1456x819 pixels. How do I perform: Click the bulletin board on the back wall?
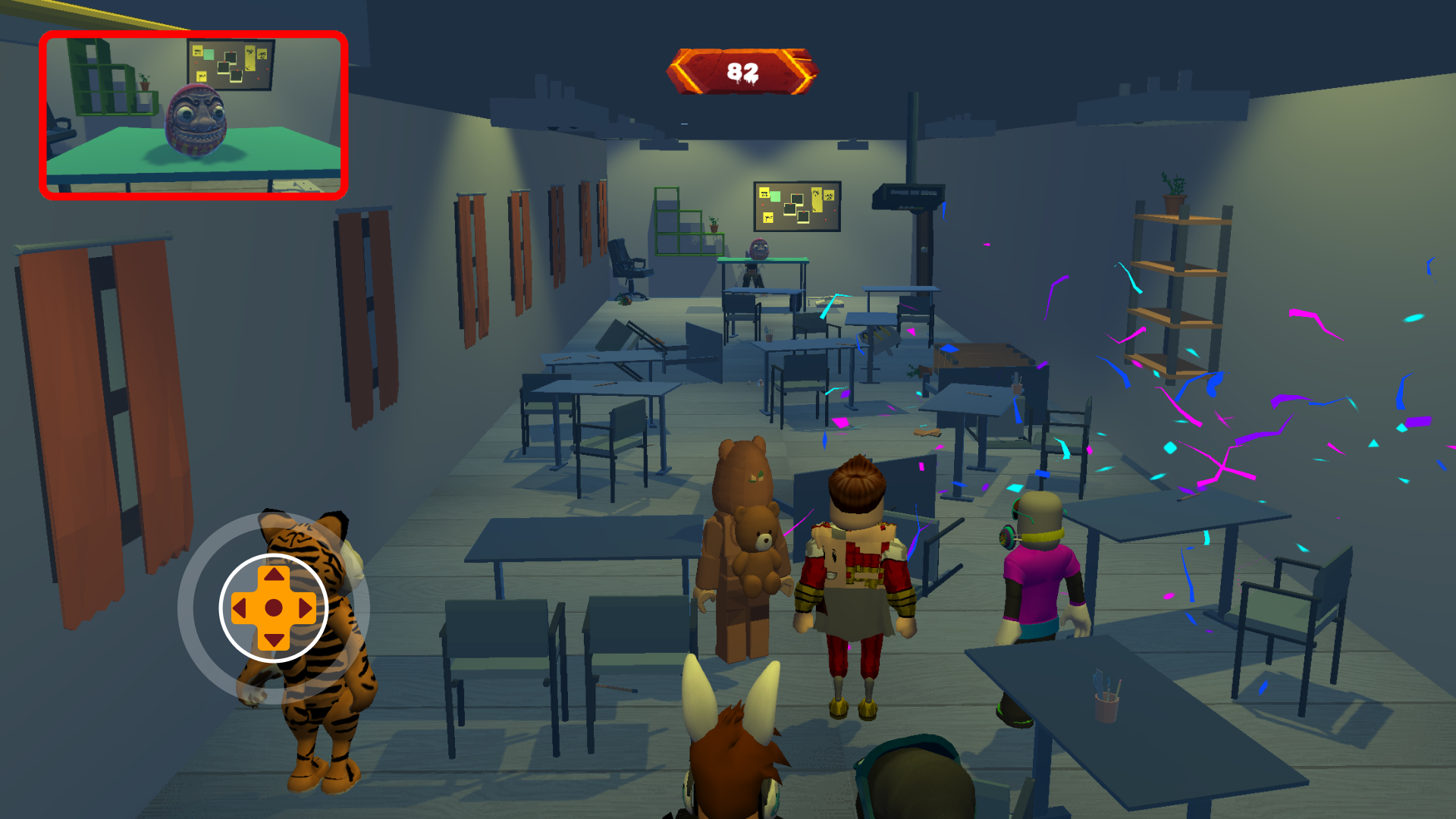click(796, 205)
